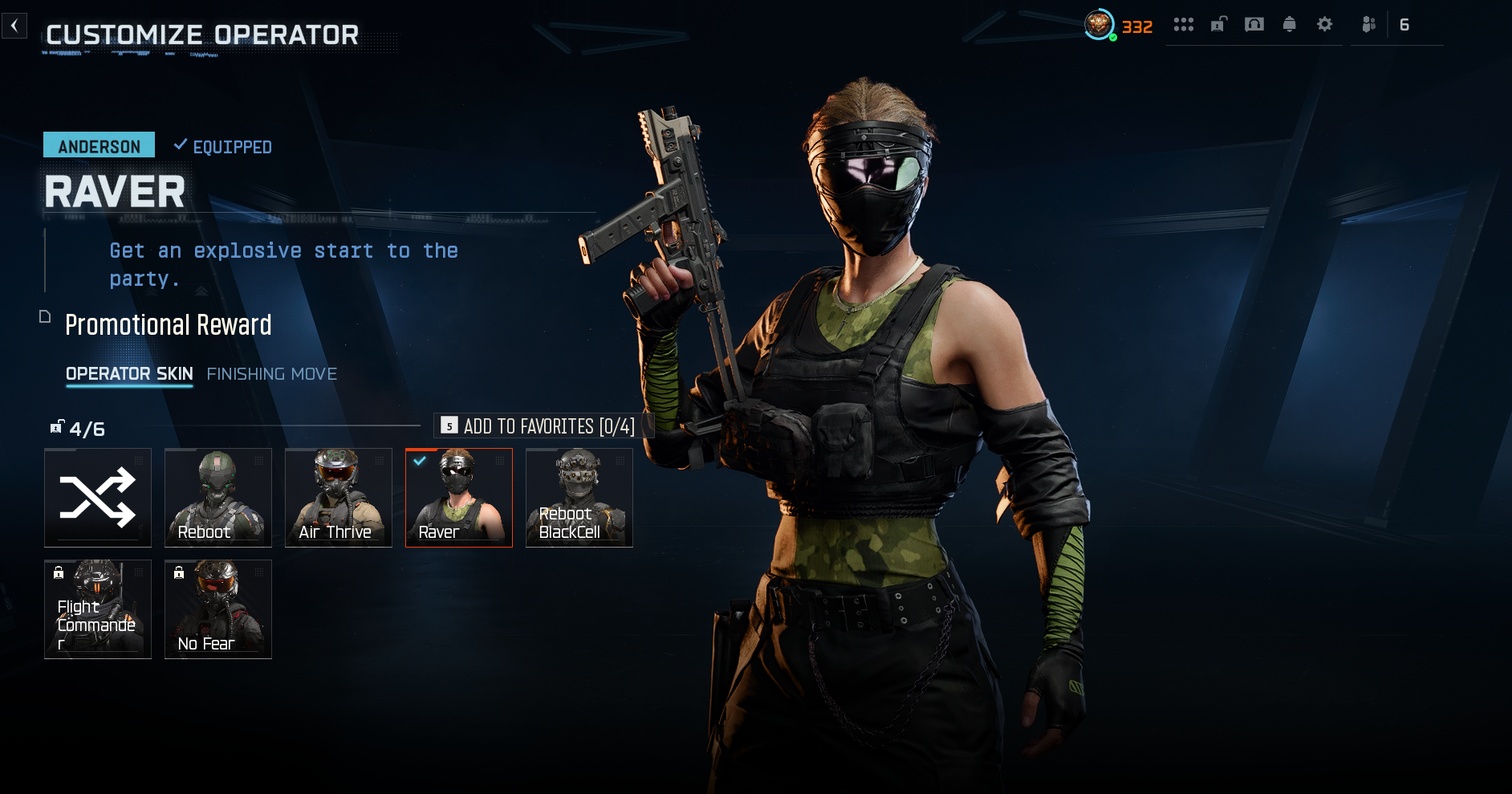The image size is (1512, 794).
Task: Choose the Reboot BlackCell skin
Action: click(579, 498)
